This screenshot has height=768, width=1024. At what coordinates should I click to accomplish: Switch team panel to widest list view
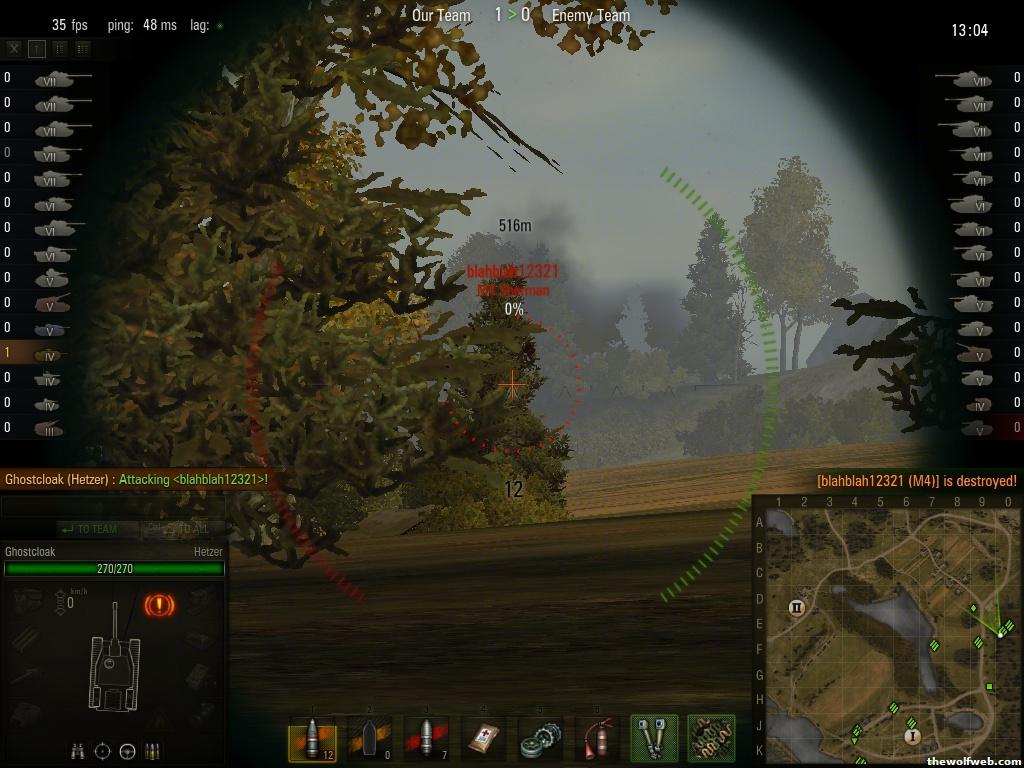coord(82,48)
